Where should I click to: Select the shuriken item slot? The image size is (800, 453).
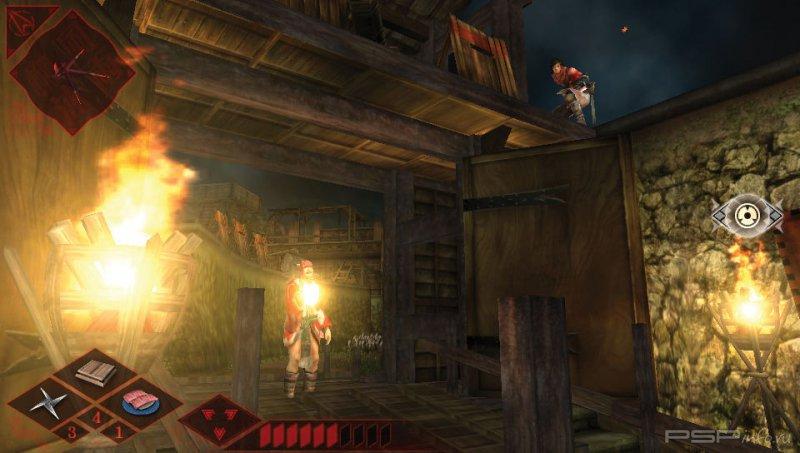pyautogui.click(x=46, y=404)
